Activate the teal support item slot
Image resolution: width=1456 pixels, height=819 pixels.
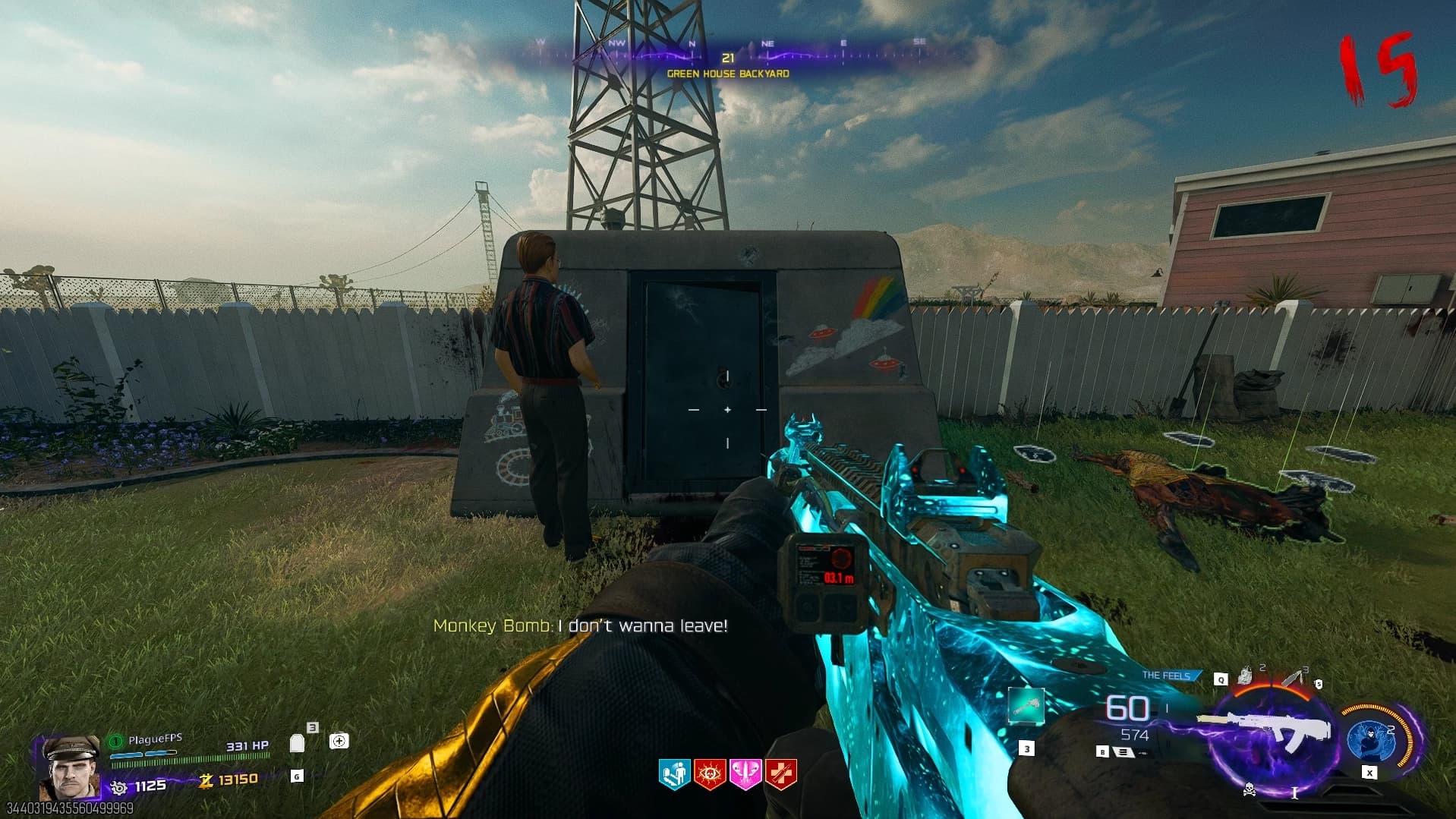click(1026, 707)
